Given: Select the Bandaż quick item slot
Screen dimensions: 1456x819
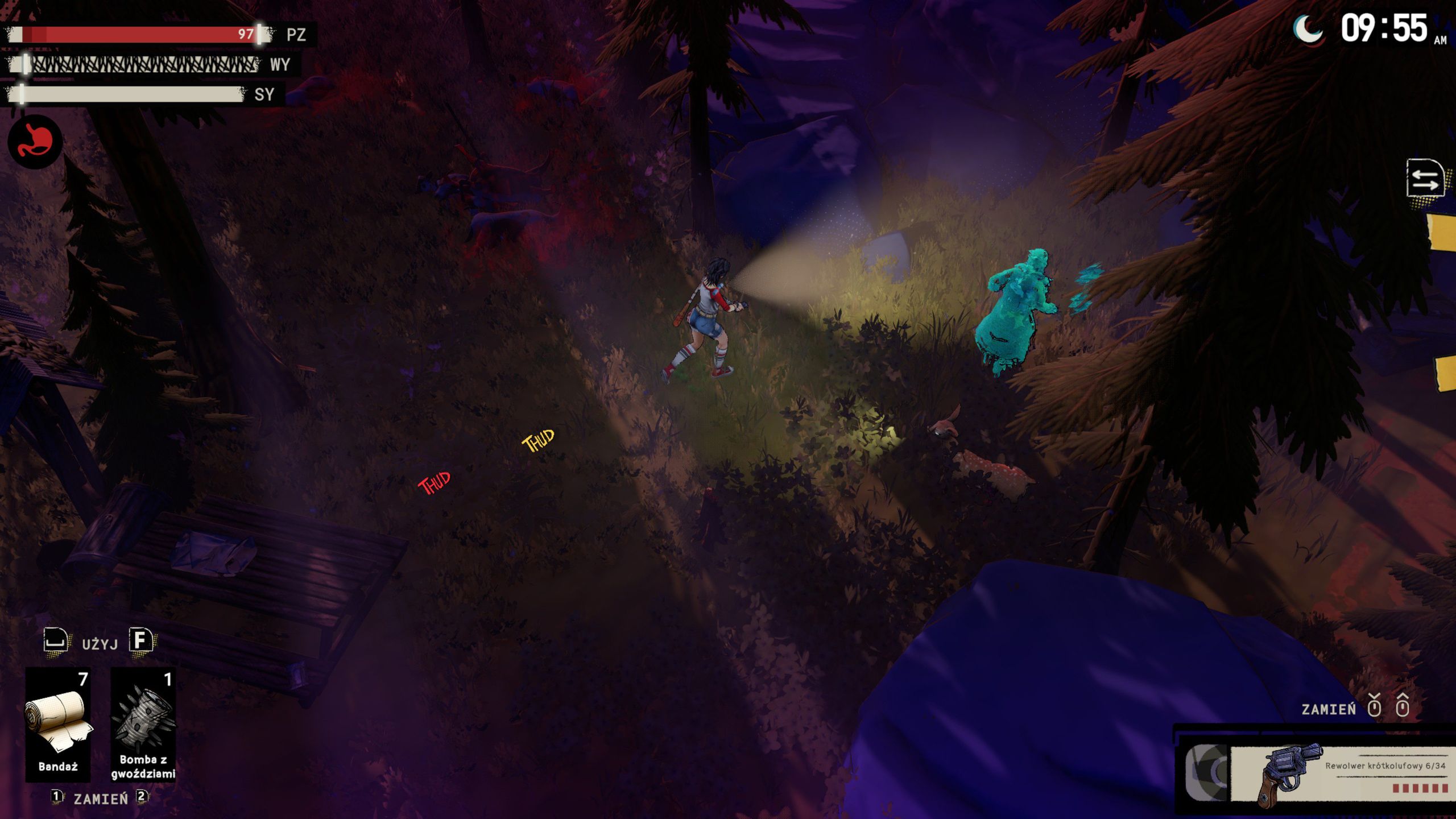Looking at the screenshot, I should click(58, 723).
